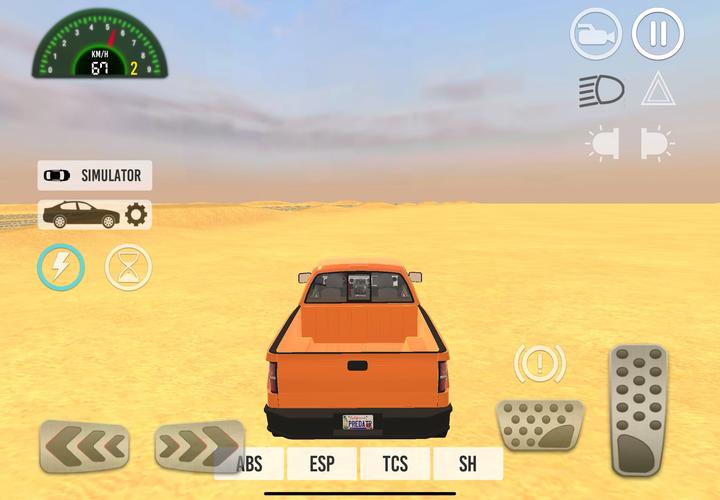Screen dimensions: 720x500
Task: Toggle ESP stability control
Action: coord(322,464)
